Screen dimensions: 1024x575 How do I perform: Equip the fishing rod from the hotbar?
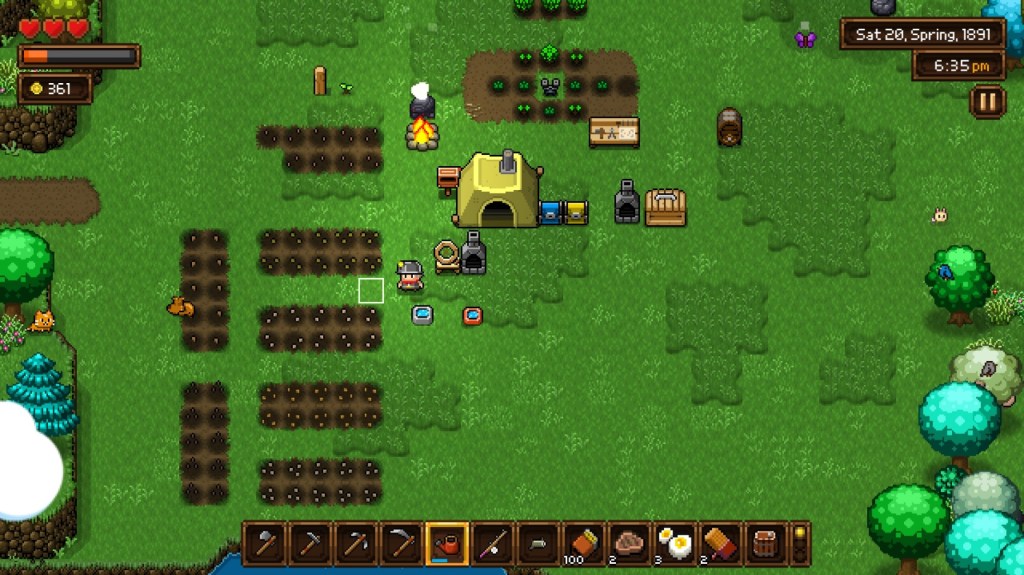coord(493,543)
